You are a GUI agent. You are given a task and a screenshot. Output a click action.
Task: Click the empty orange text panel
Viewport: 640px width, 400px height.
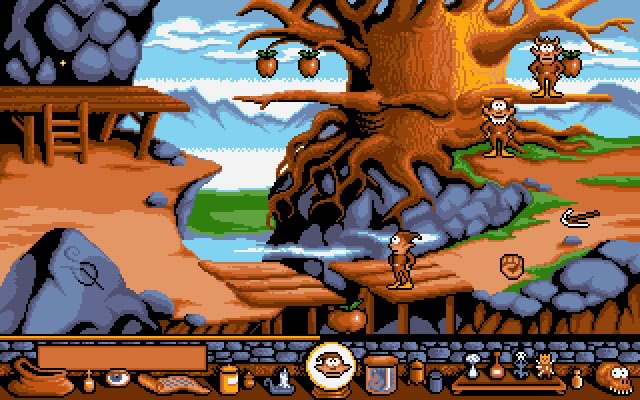point(122,356)
